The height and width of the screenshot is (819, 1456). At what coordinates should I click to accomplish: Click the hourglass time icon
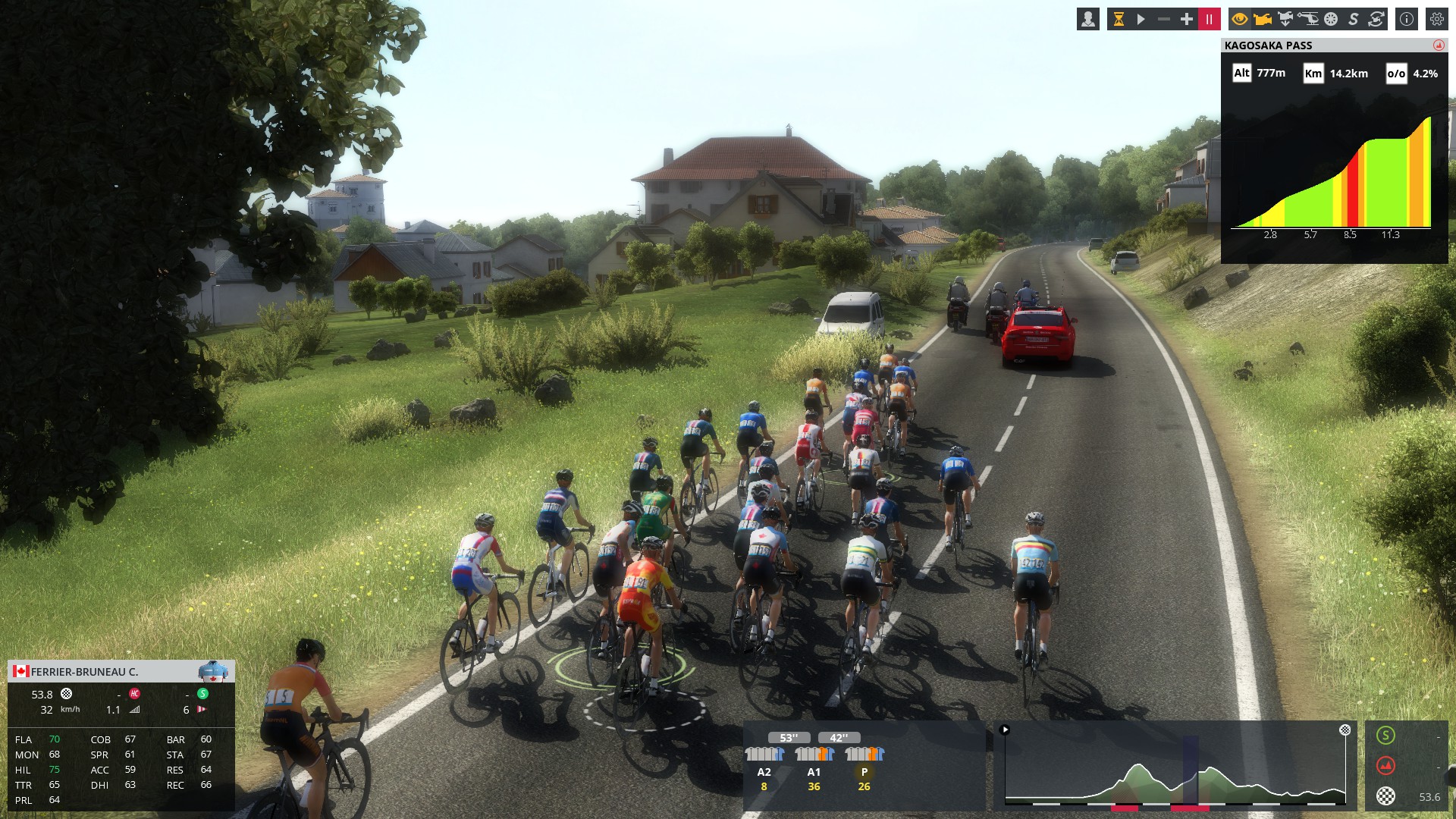point(1119,20)
